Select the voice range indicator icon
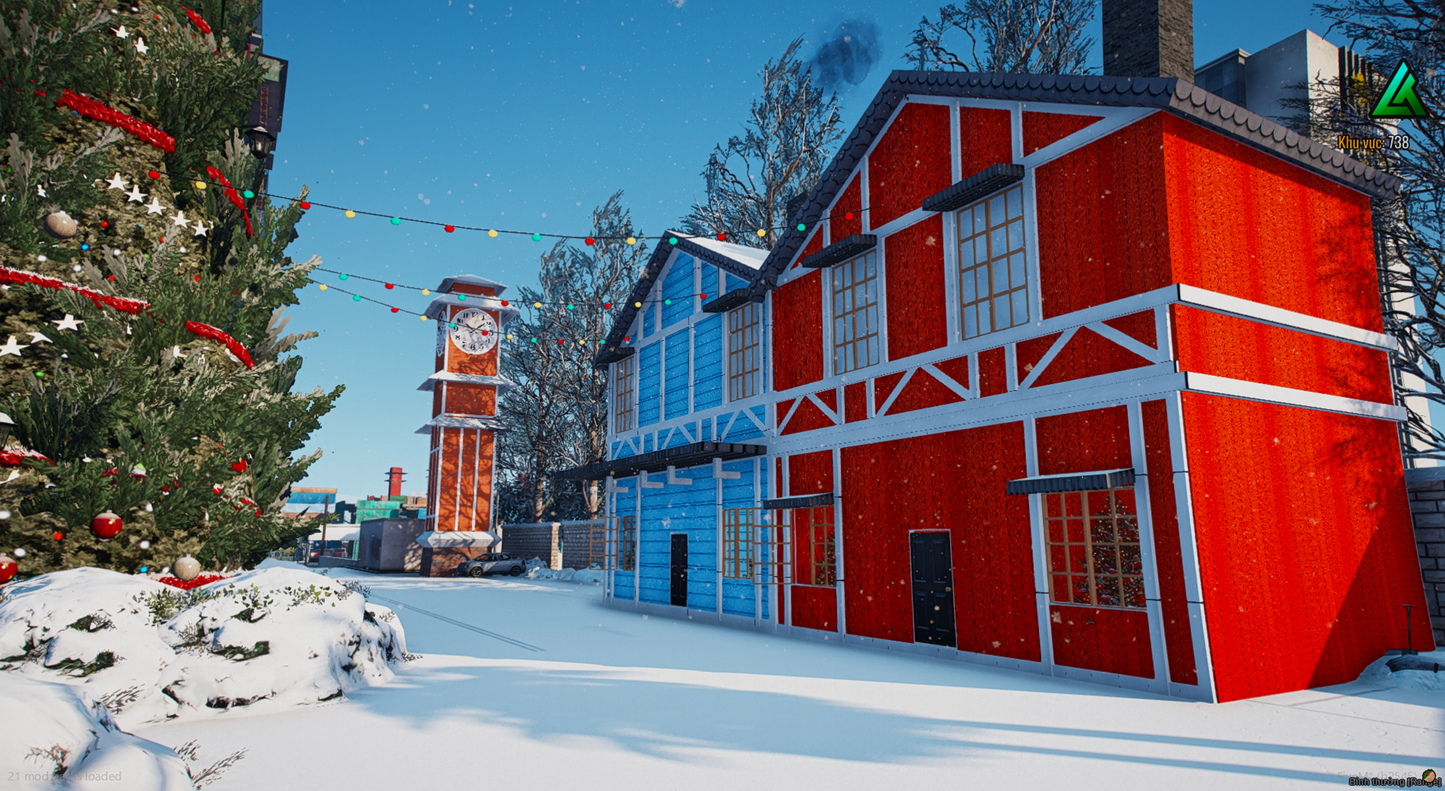The height and width of the screenshot is (791, 1445). (1428, 777)
